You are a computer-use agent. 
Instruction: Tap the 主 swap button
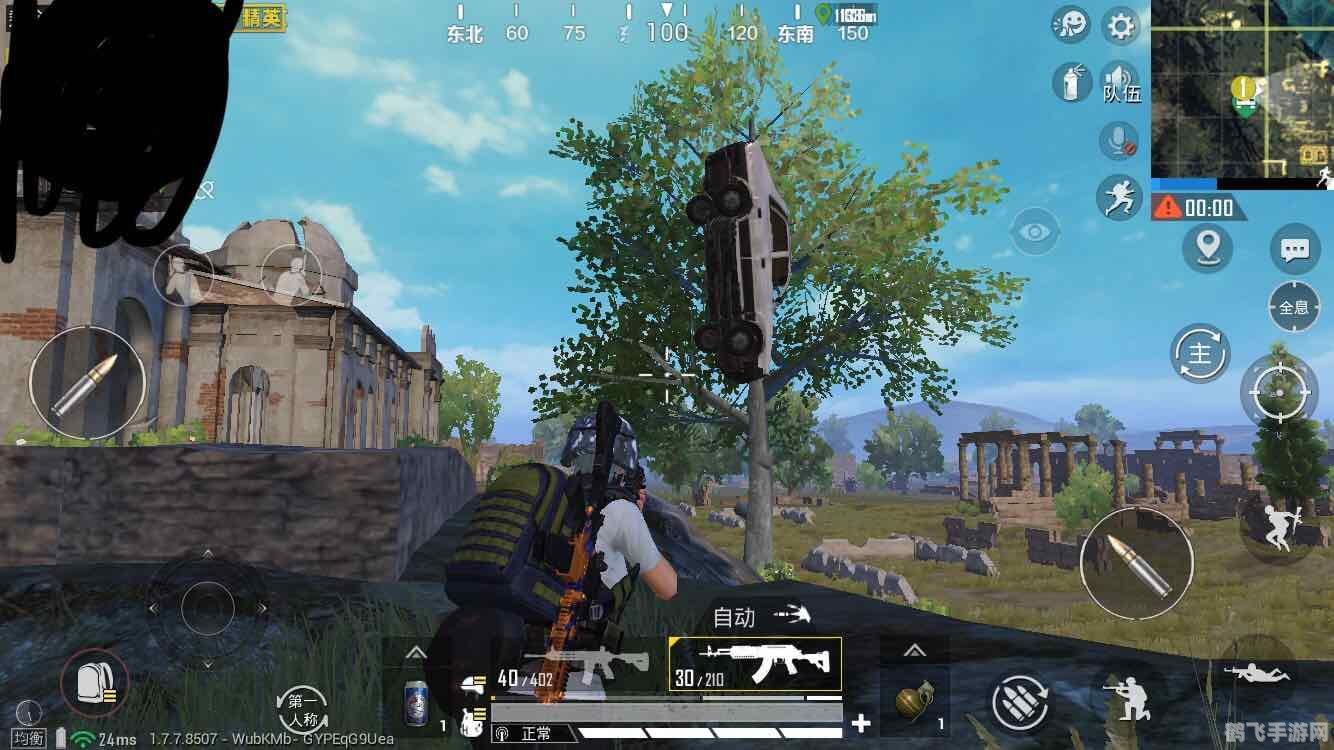tap(1200, 354)
